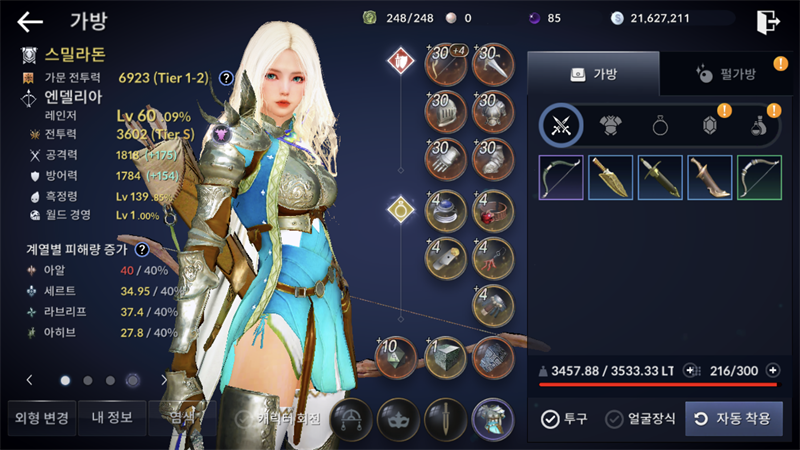800x450 pixels.
Task: Go back with the arrow beside 가방
Action: pyautogui.click(x=30, y=21)
